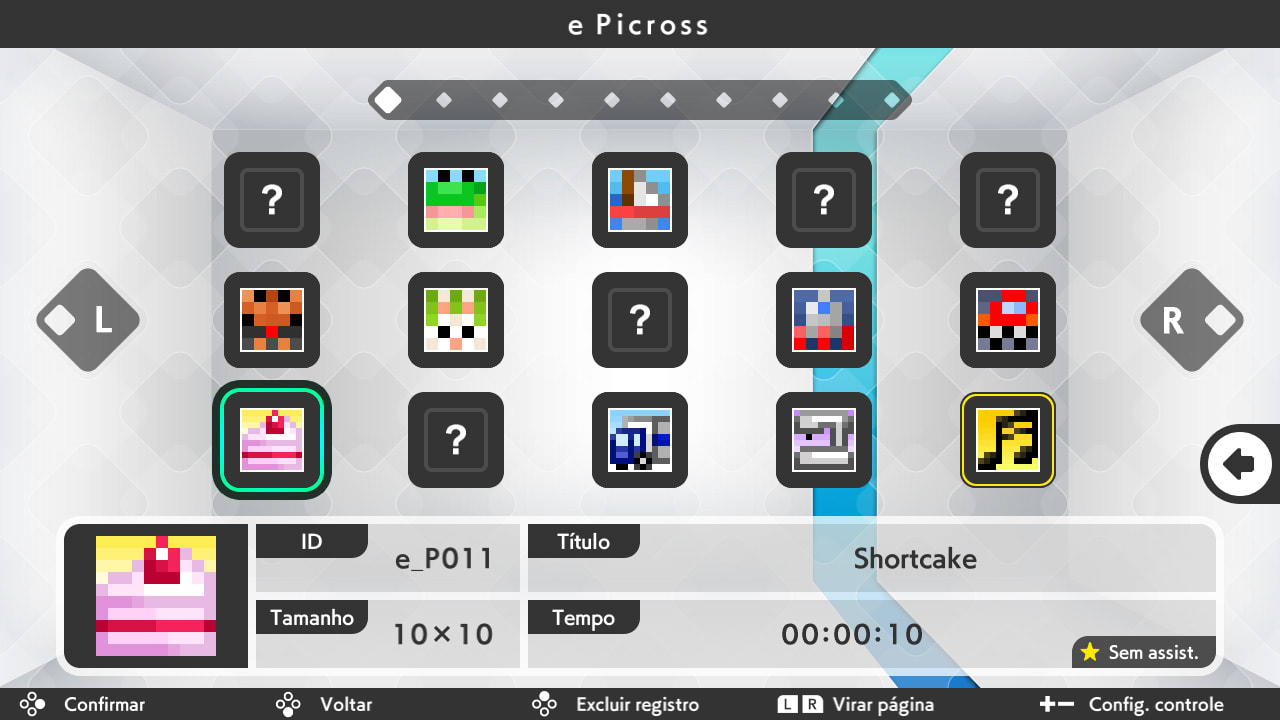Go back using Voltar
This screenshot has width=1280, height=720.
pos(345,704)
